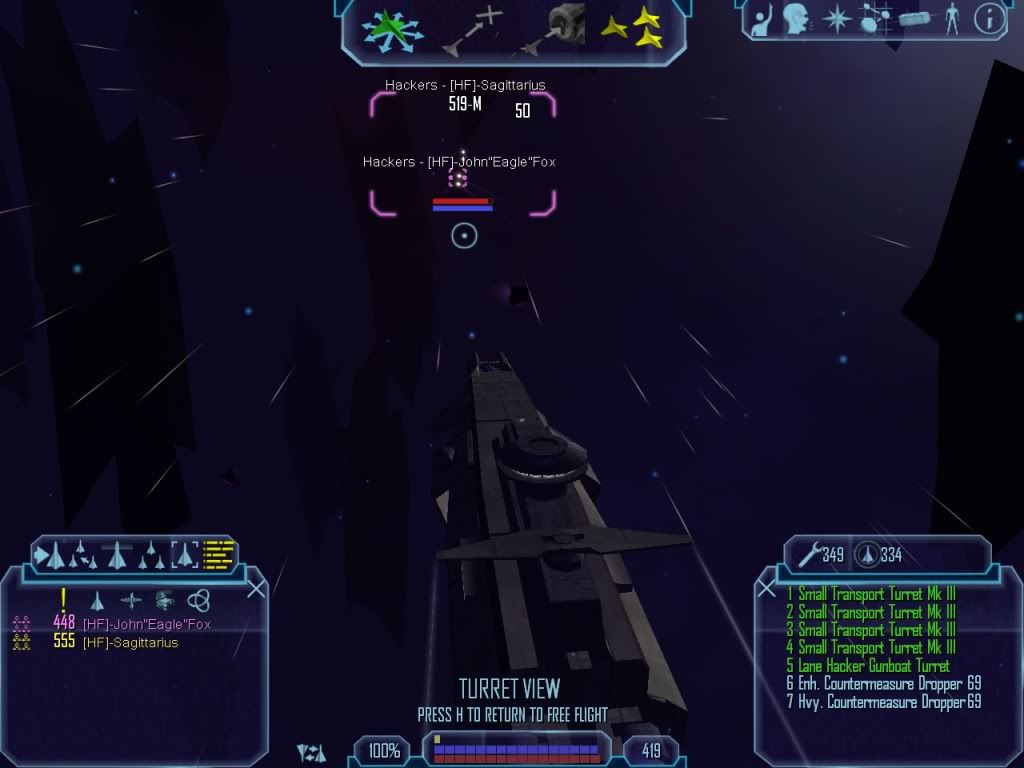This screenshot has width=1024, height=768.
Task: Open the star nav map icon
Action: [836, 19]
